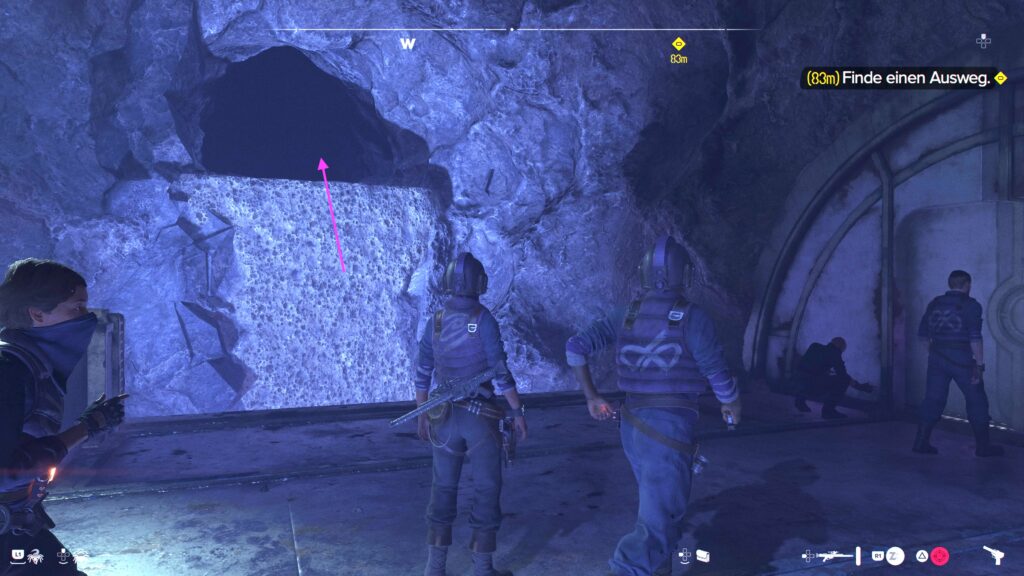Click the W heading on the compass
The image size is (1024, 576).
click(407, 44)
